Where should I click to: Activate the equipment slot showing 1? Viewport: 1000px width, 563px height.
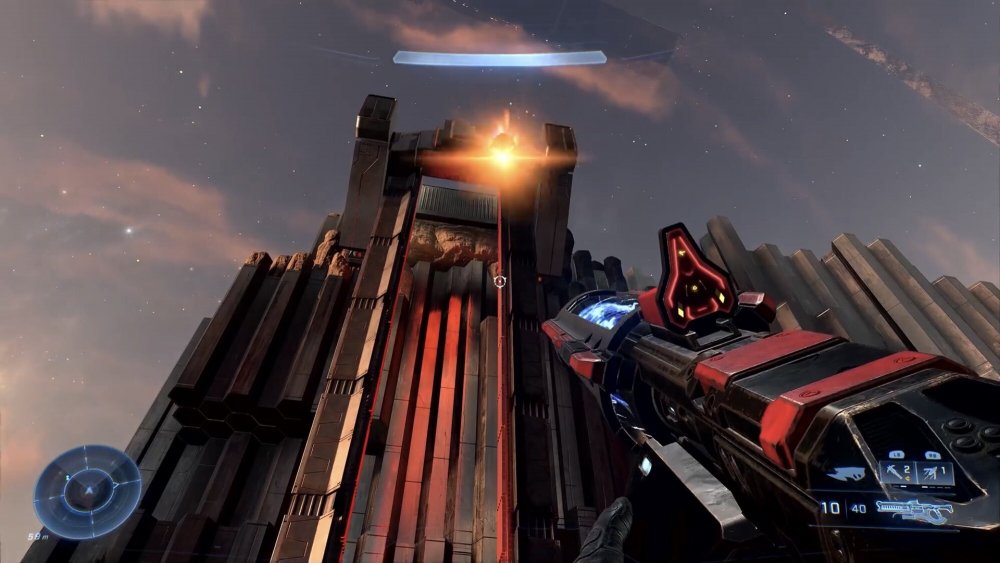pos(937,472)
